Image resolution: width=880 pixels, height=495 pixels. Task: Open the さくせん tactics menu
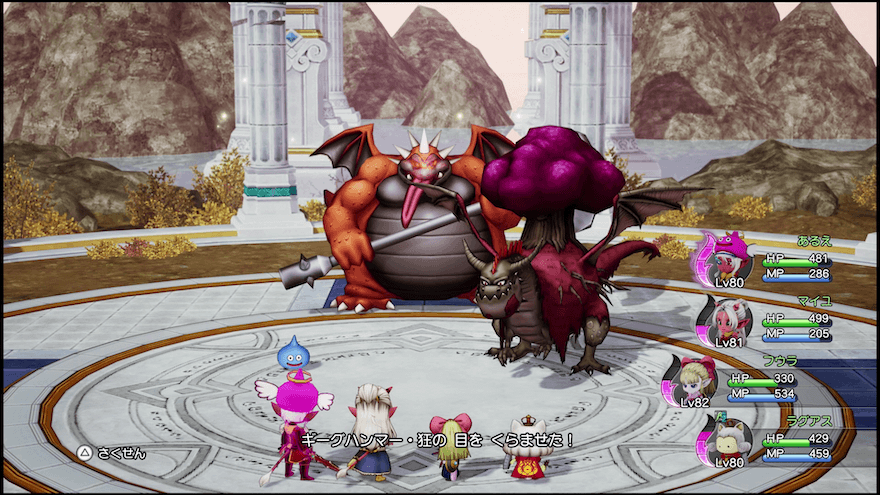[x=113, y=453]
